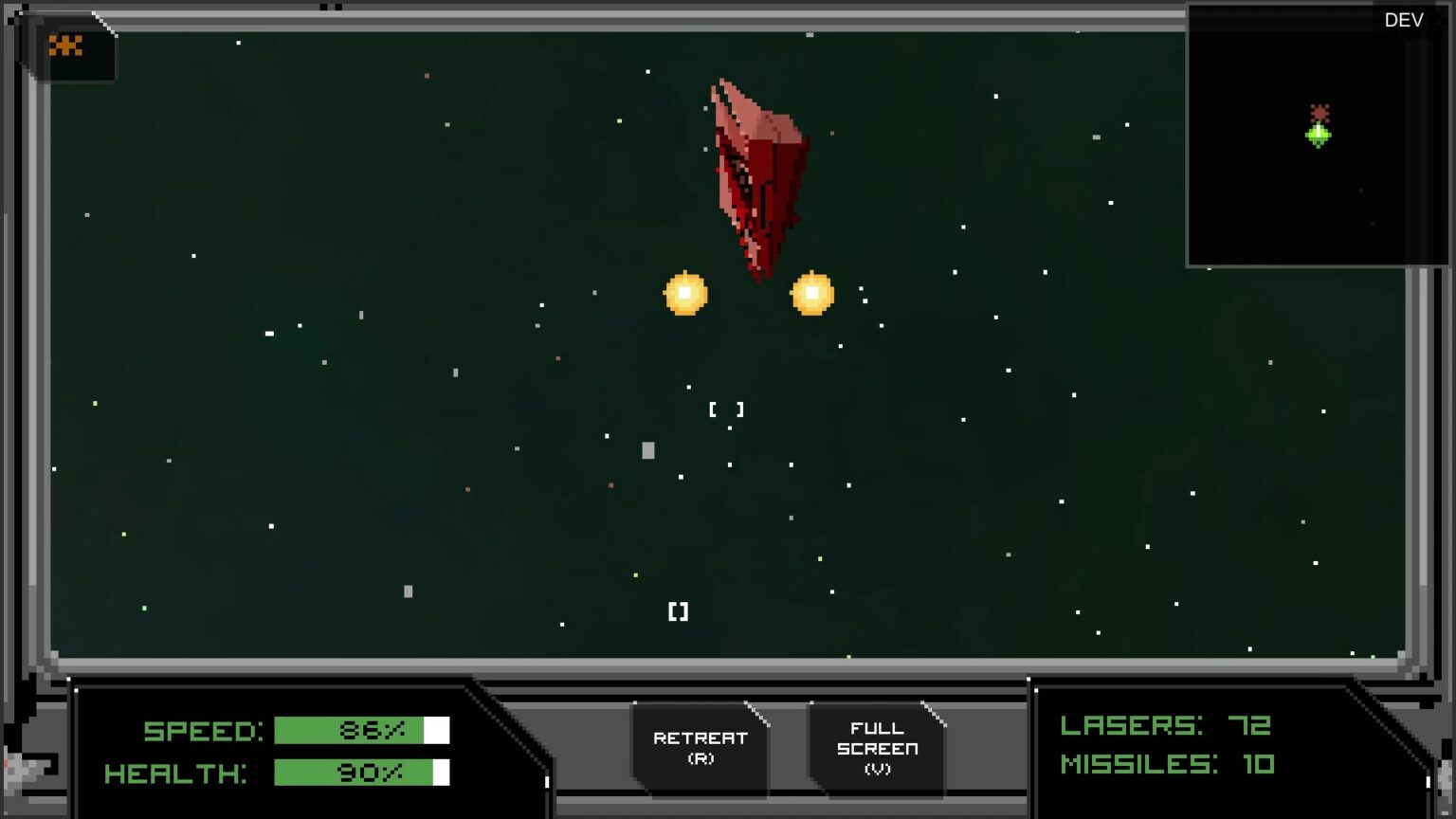Click the upper targeting bracket crosshair

726,409
